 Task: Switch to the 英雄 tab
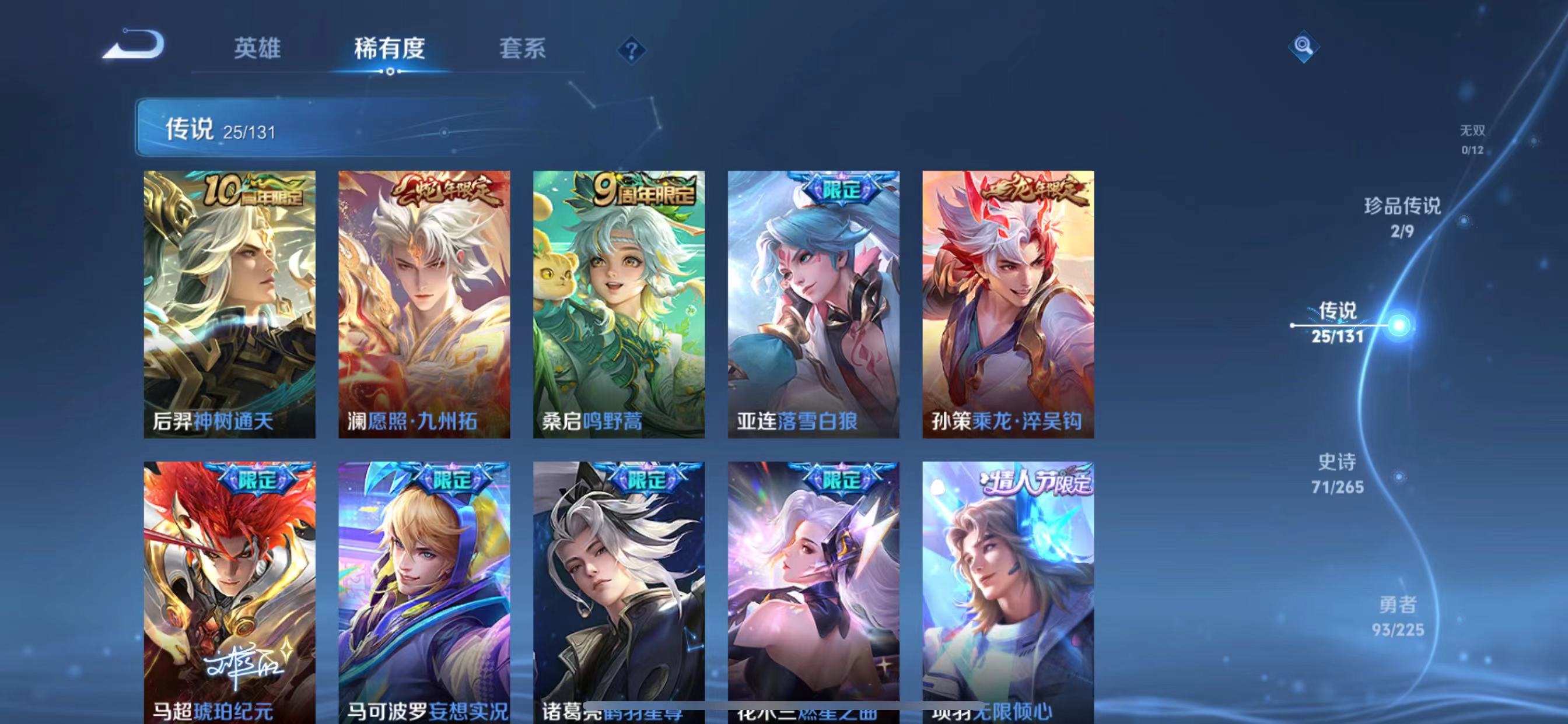click(256, 50)
